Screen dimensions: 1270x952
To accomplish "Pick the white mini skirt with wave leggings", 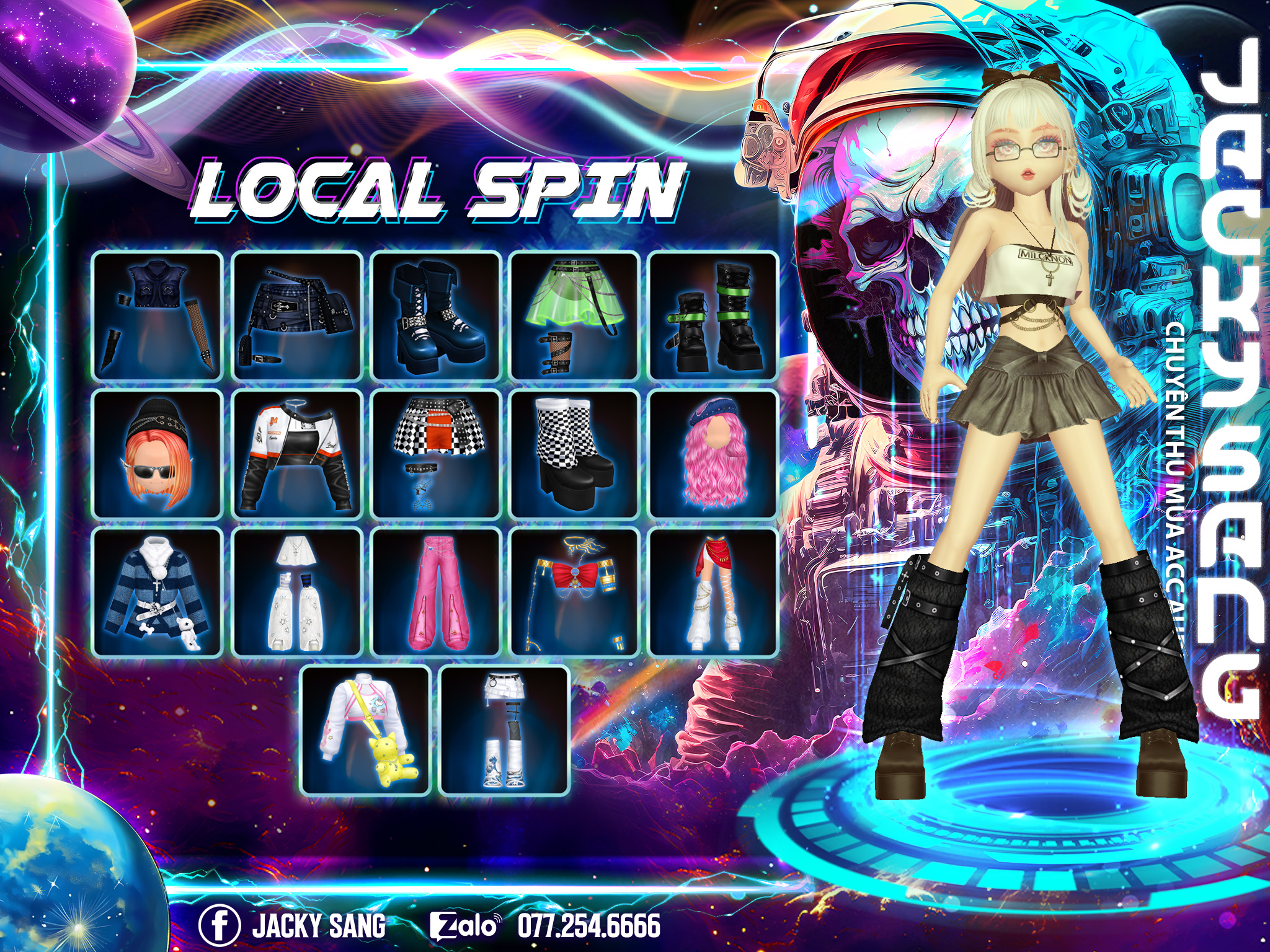I will coord(504,731).
